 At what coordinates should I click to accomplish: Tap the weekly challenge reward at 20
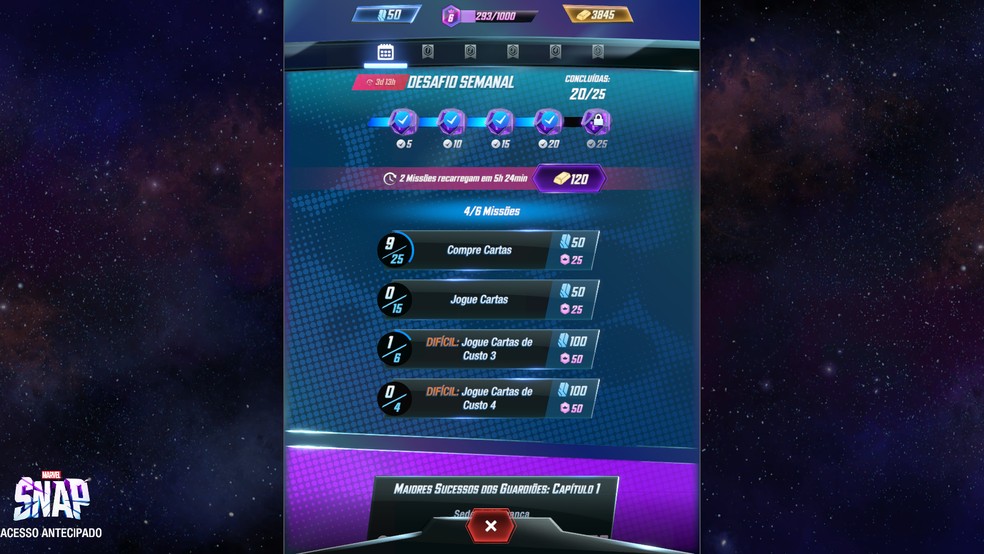(x=548, y=123)
